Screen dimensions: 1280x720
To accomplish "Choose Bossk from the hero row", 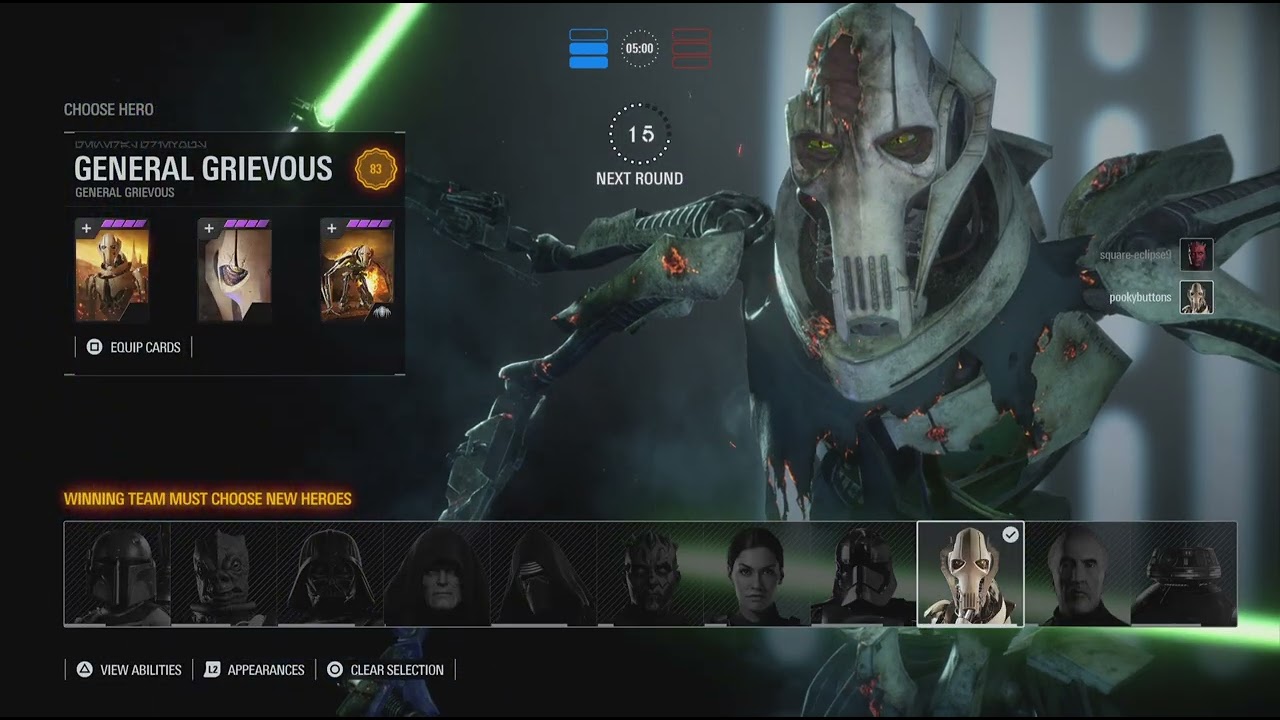I will [224, 575].
